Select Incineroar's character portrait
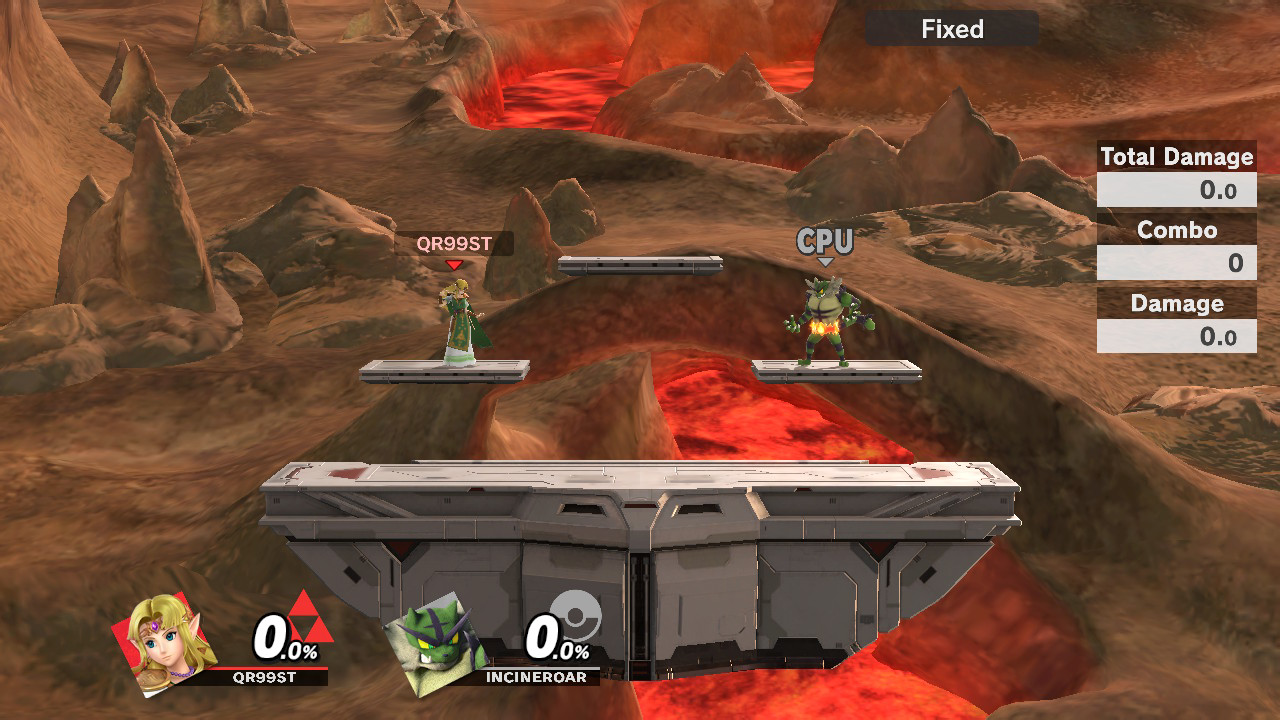The width and height of the screenshot is (1280, 720). coord(437,645)
